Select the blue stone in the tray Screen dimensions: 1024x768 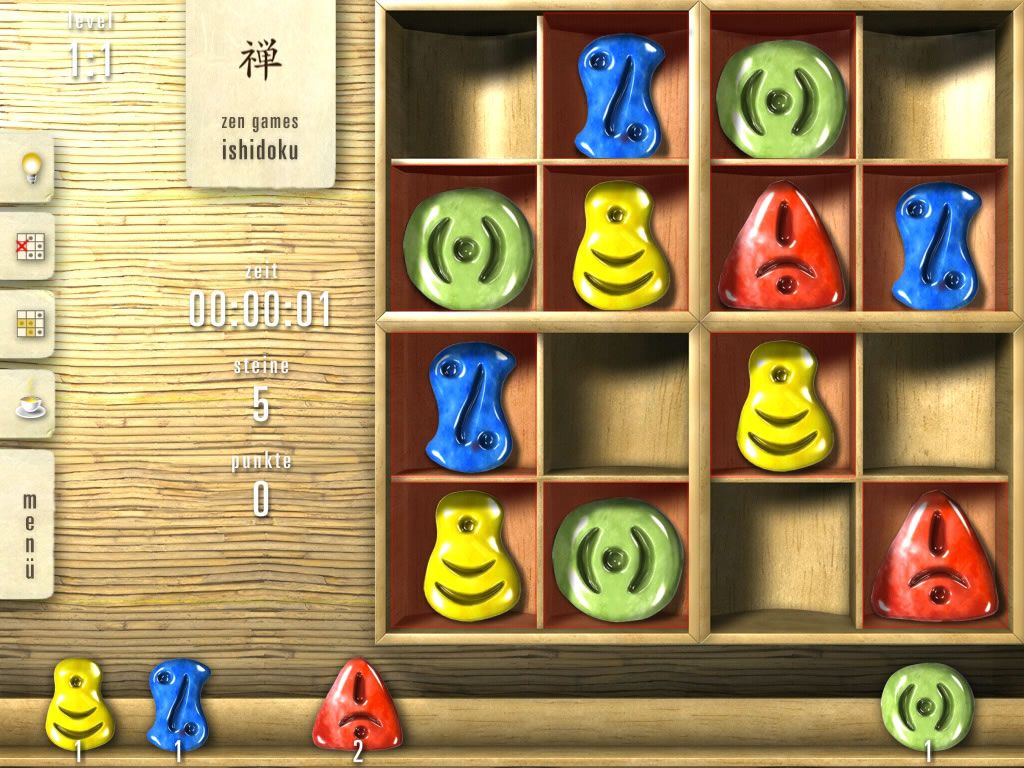[x=178, y=704]
